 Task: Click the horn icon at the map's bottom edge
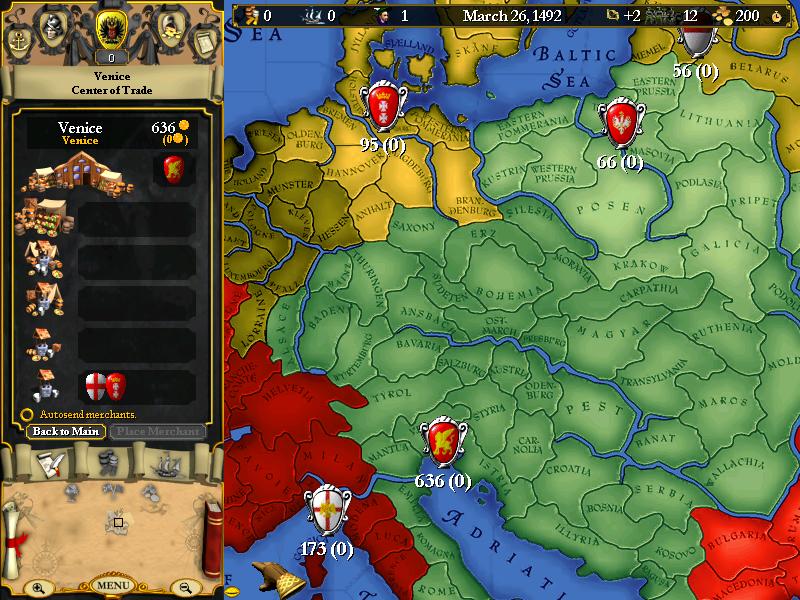pyautogui.click(x=272, y=578)
